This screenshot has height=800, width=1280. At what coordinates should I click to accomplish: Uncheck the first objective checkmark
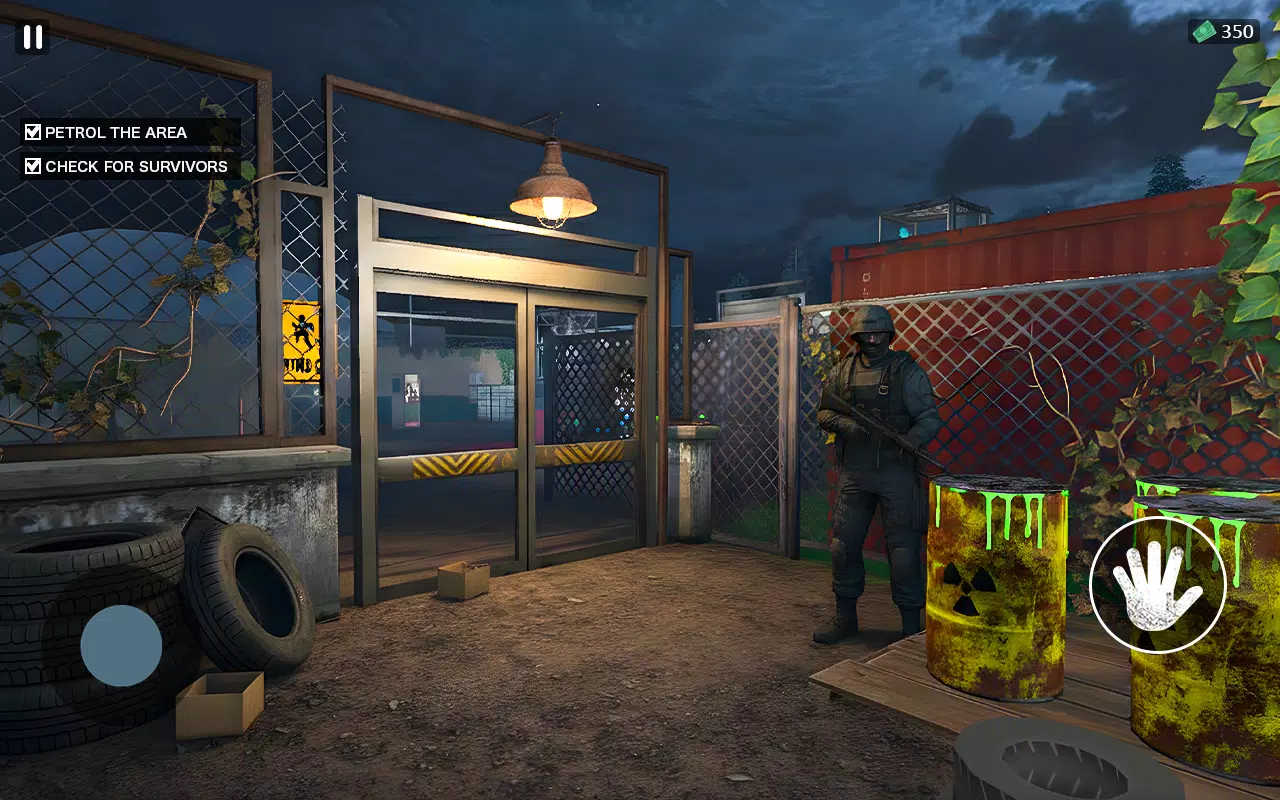click(31, 130)
